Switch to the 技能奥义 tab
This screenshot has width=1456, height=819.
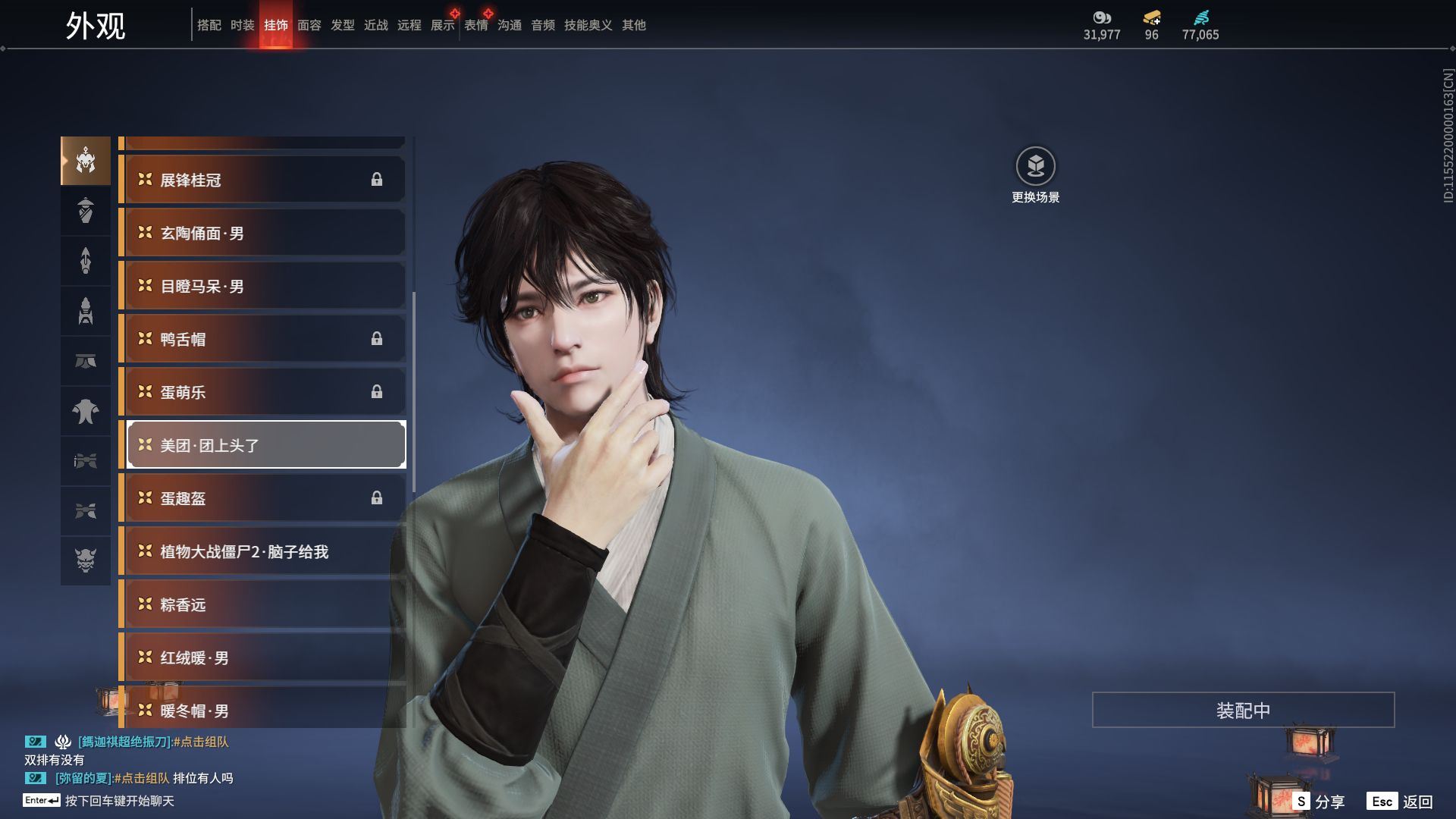[x=588, y=25]
